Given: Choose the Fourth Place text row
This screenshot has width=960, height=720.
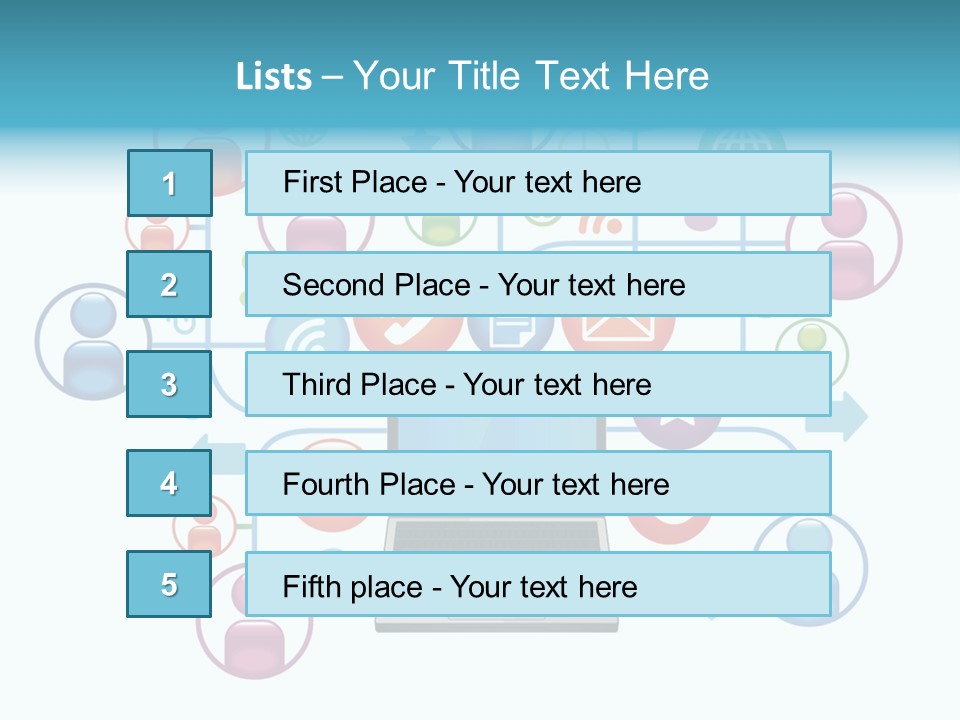Looking at the screenshot, I should pos(538,484).
